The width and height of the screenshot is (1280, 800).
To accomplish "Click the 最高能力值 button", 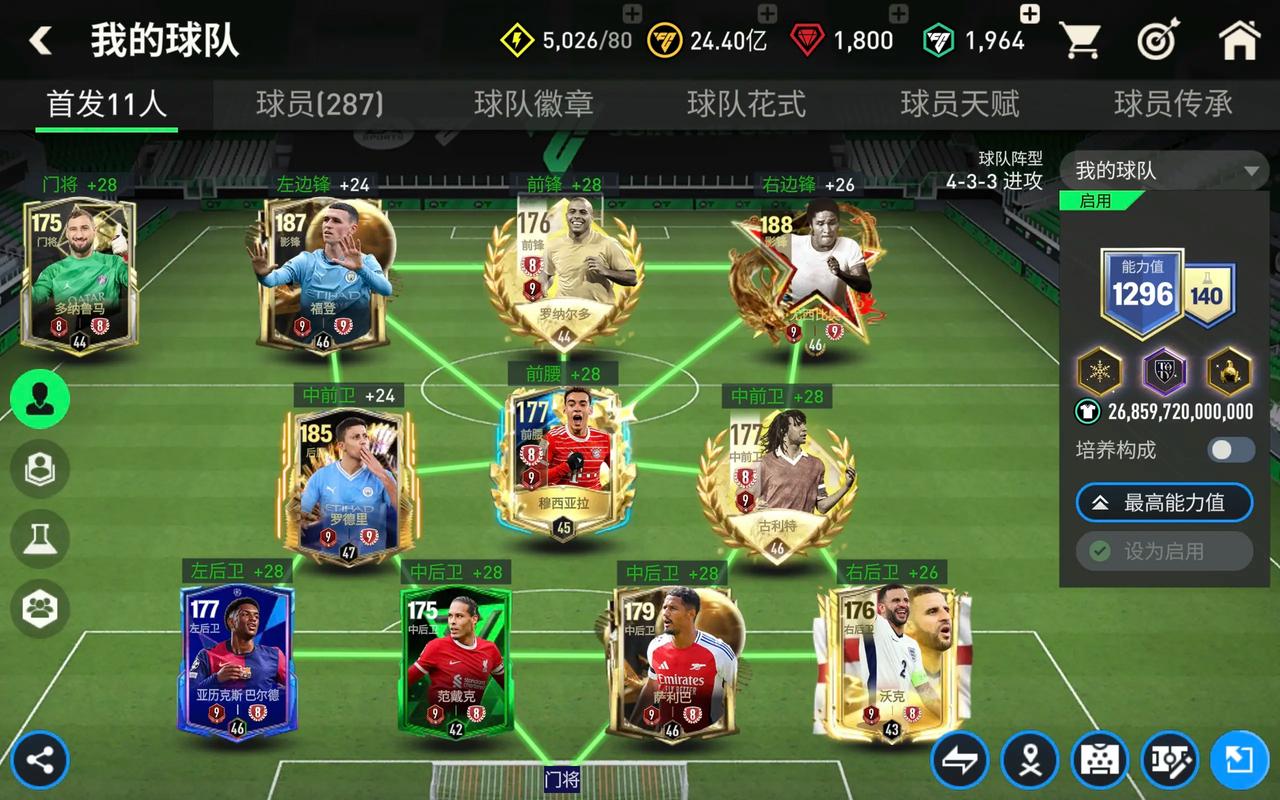I will point(1163,503).
